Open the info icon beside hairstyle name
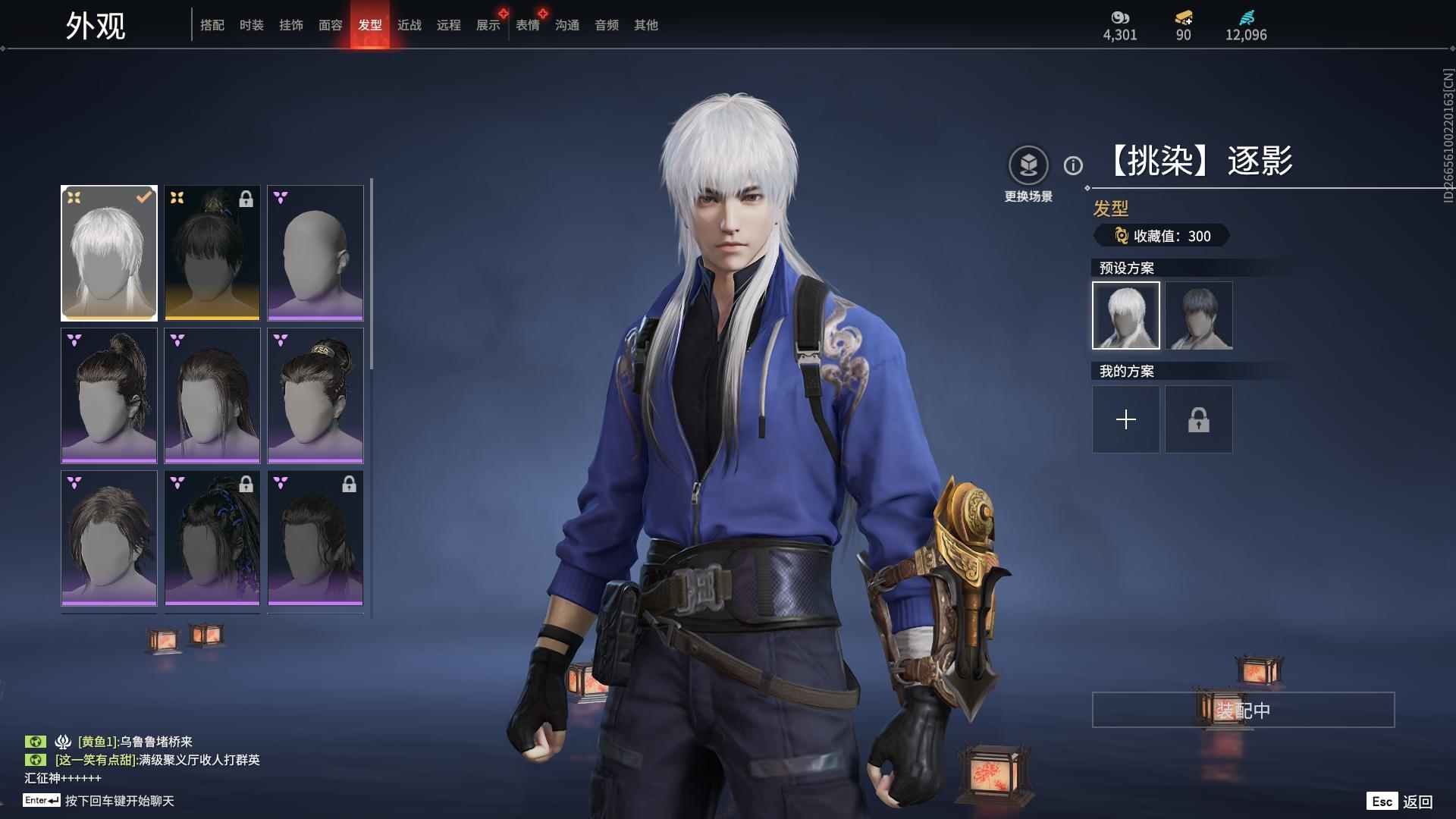Screen dimensions: 1456x819 click(x=1073, y=165)
